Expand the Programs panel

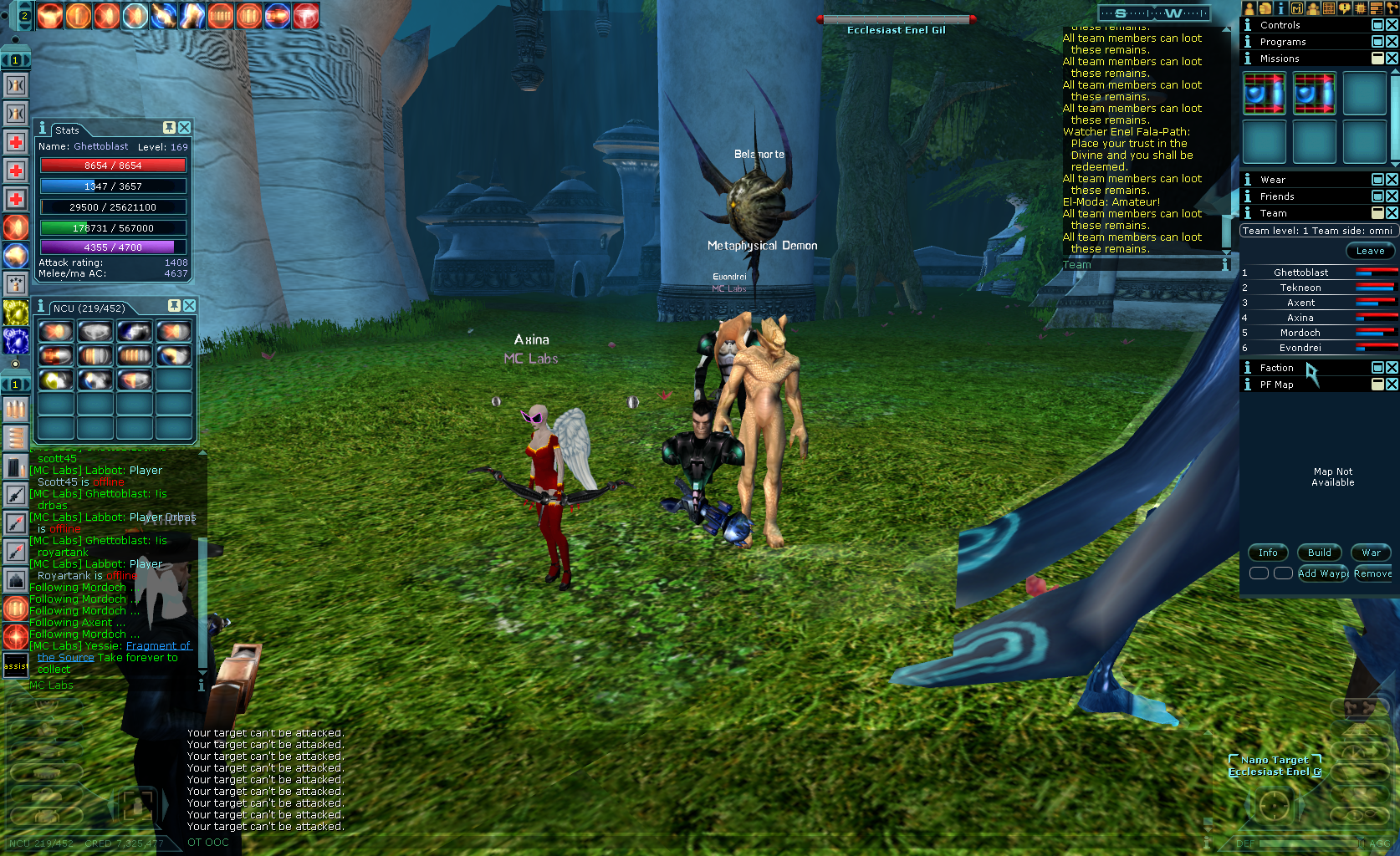(1377, 42)
